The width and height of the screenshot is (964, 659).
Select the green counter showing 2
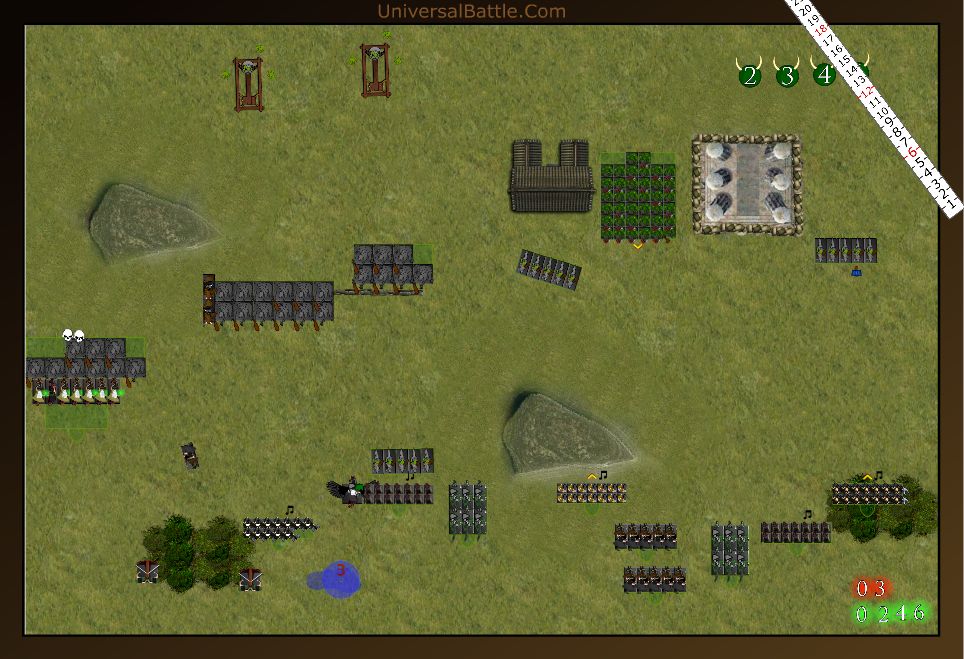pyautogui.click(x=882, y=613)
